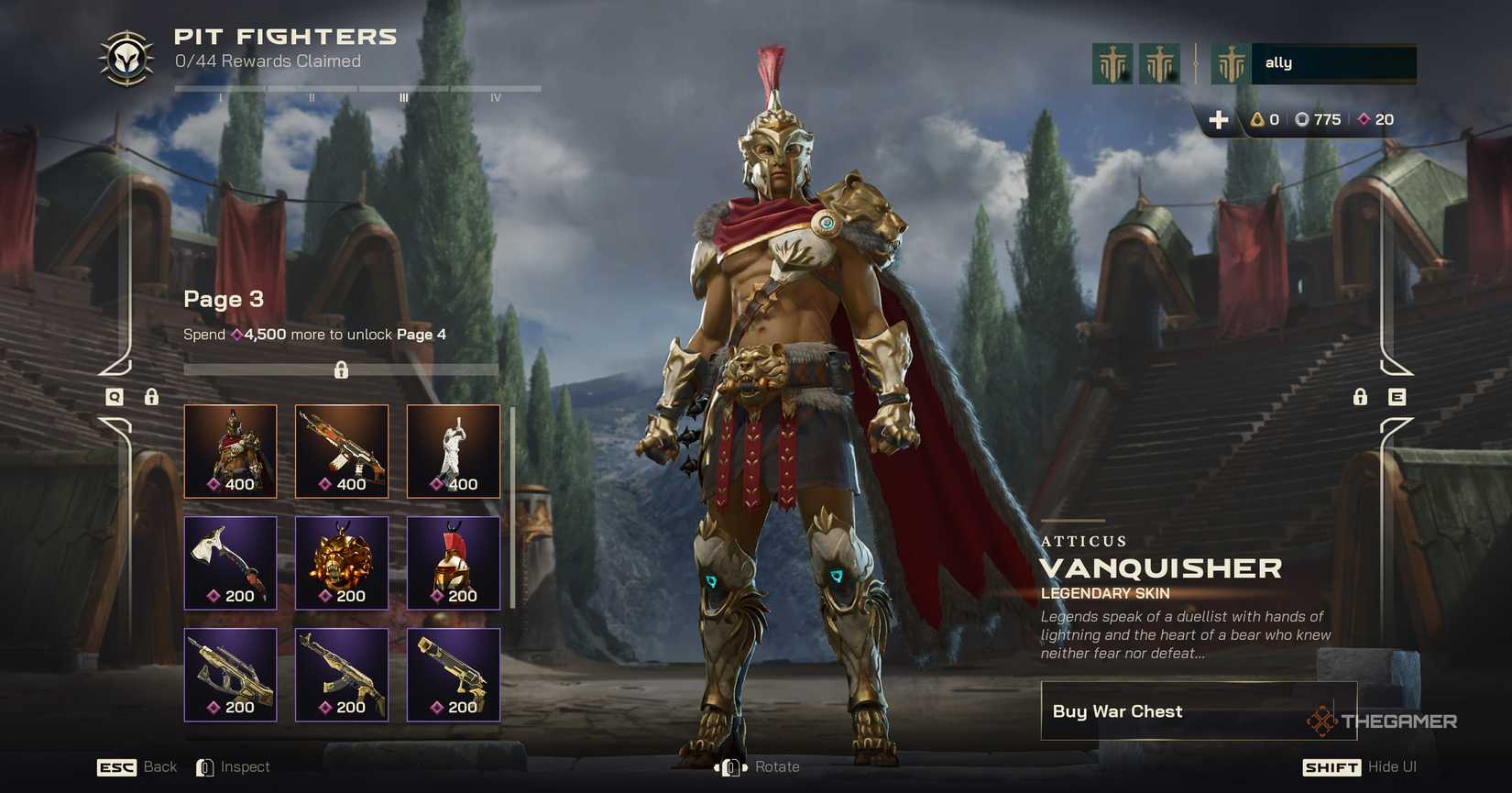Click the E next page icon
Image resolution: width=1512 pixels, height=793 pixels.
coord(1397,397)
